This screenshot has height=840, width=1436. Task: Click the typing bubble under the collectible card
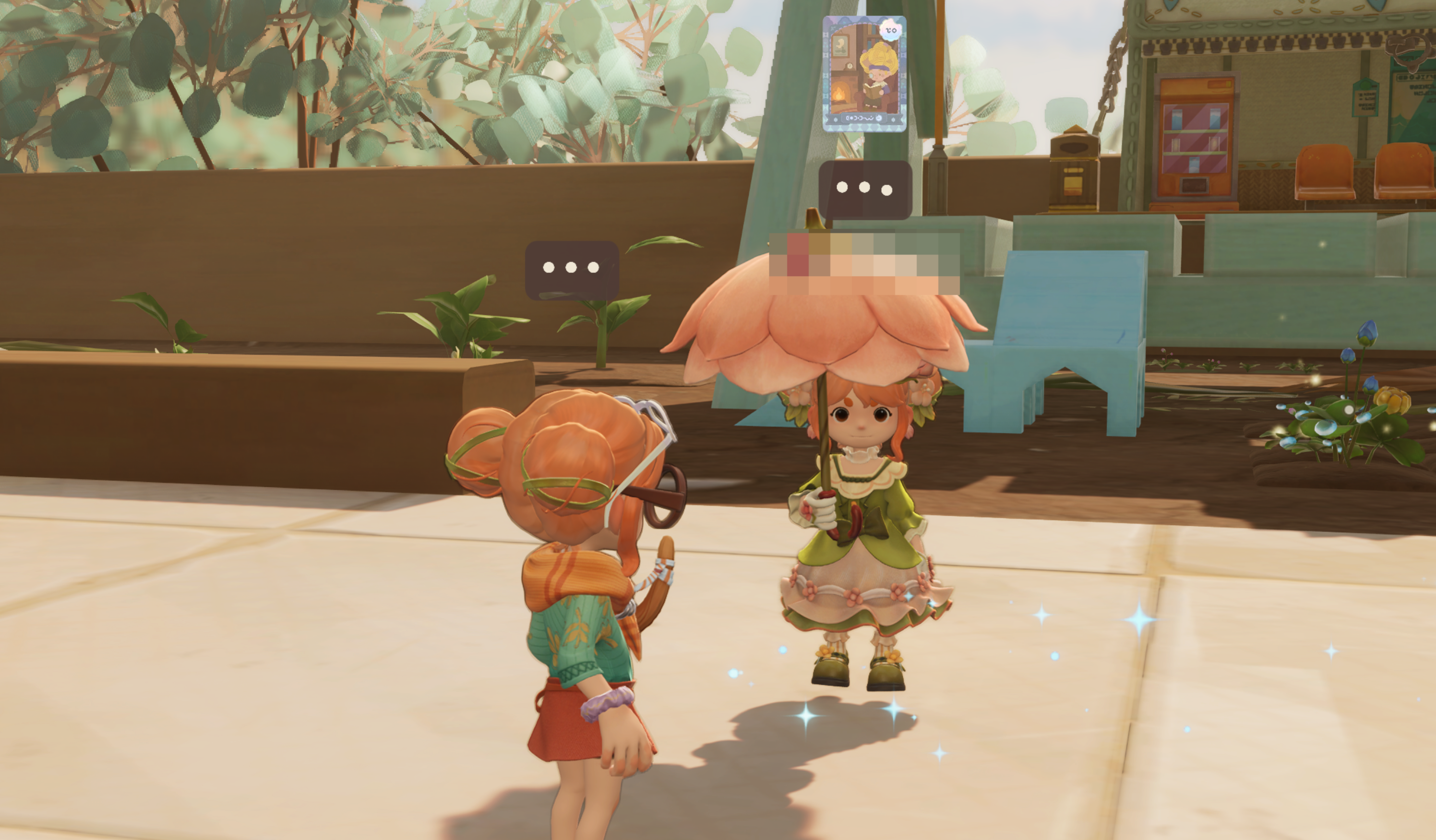point(864,189)
